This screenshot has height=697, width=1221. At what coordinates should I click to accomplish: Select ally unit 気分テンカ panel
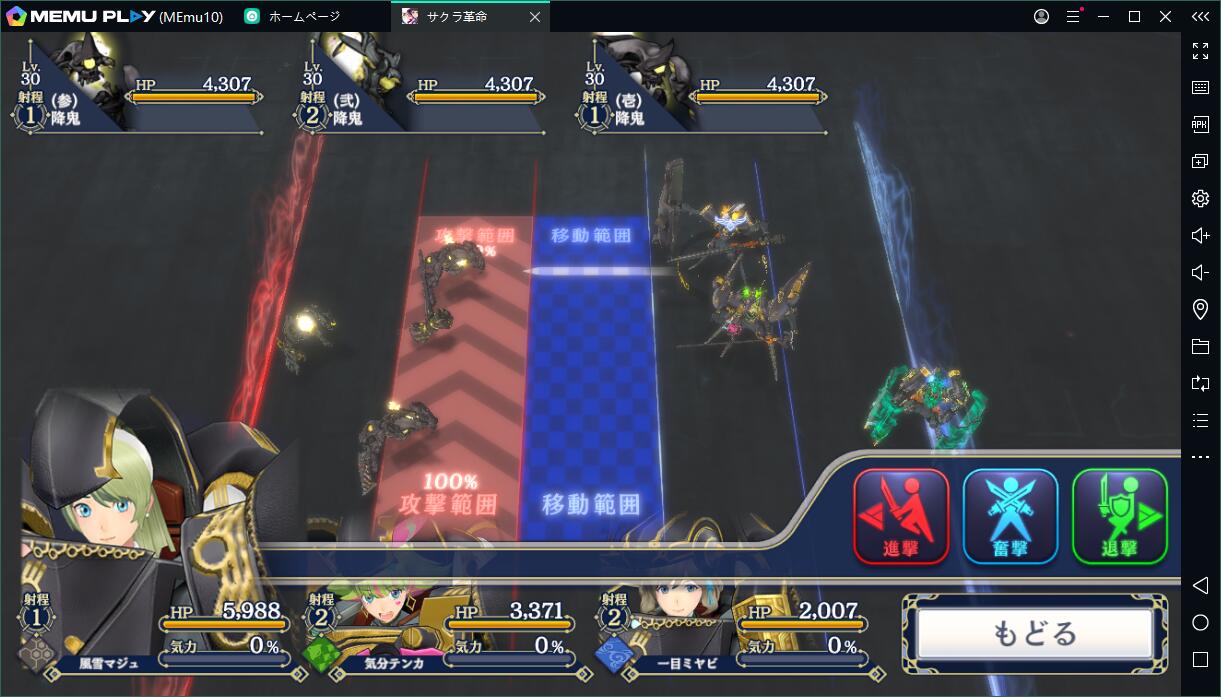(440, 636)
